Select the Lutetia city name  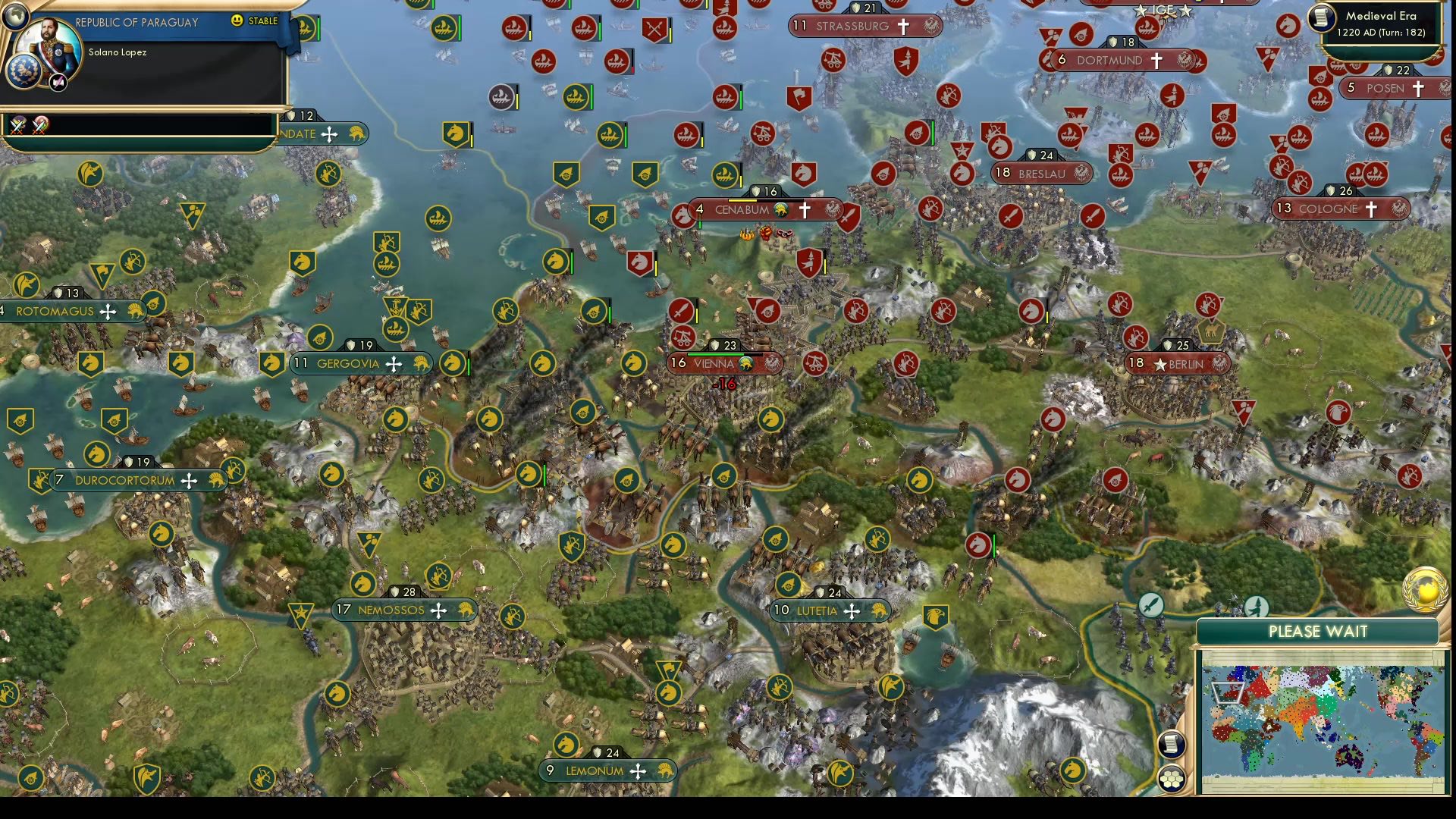(817, 610)
